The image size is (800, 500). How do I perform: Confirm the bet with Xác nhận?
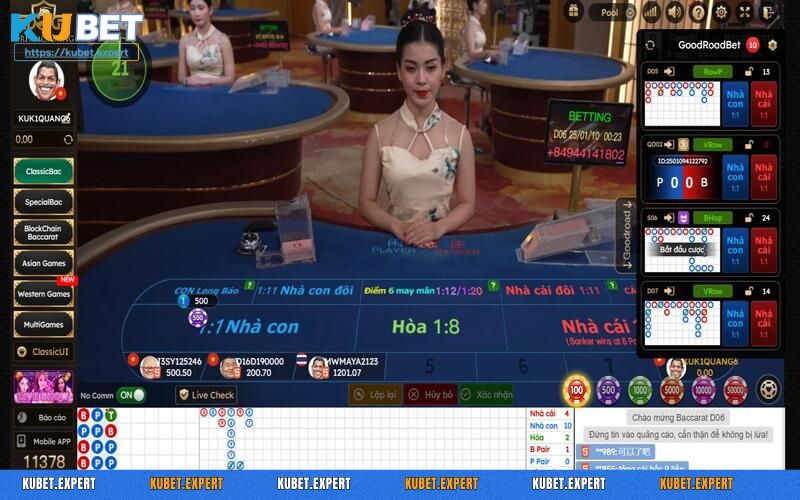point(486,395)
